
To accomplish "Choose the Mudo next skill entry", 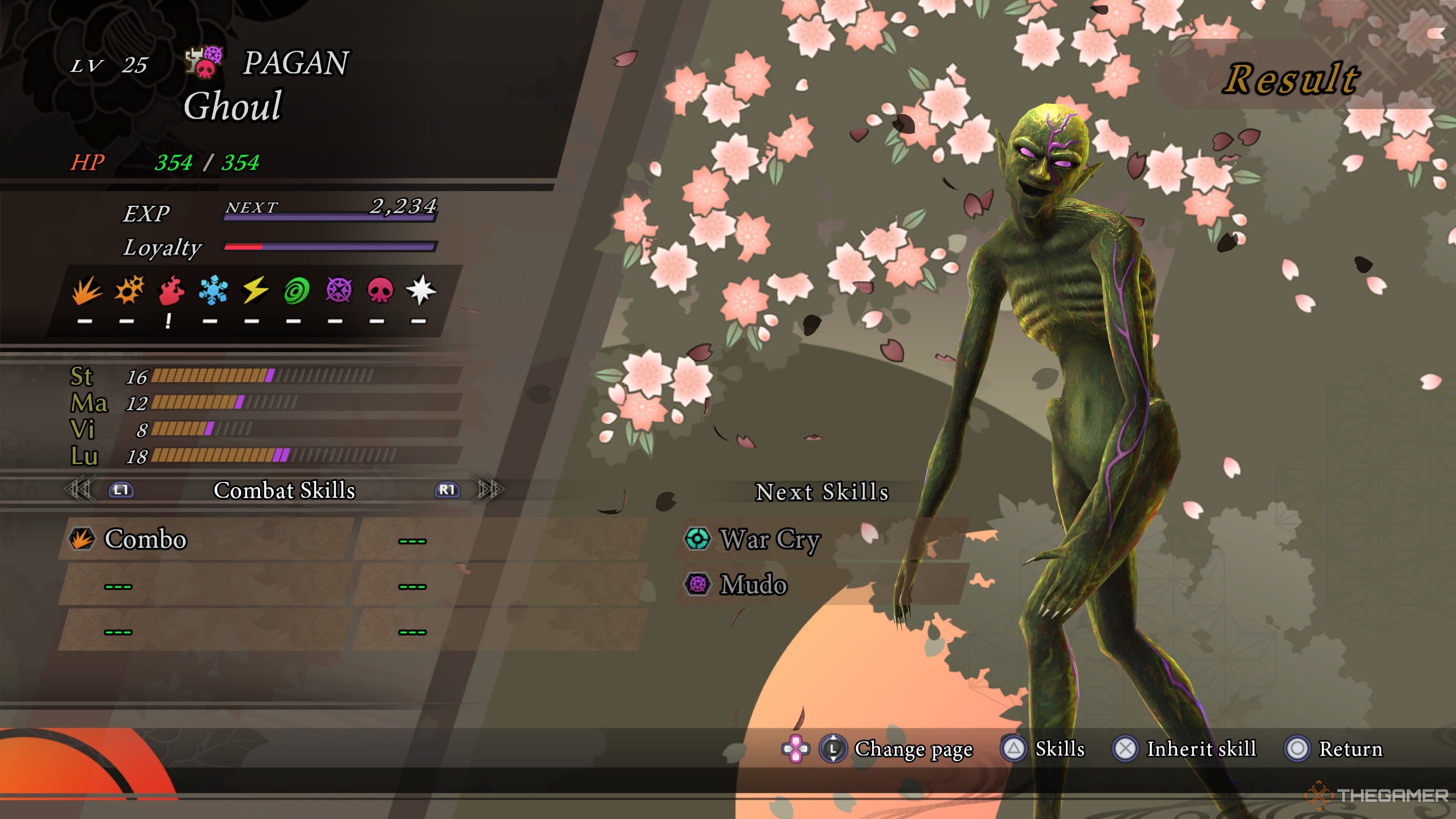I will point(753,584).
